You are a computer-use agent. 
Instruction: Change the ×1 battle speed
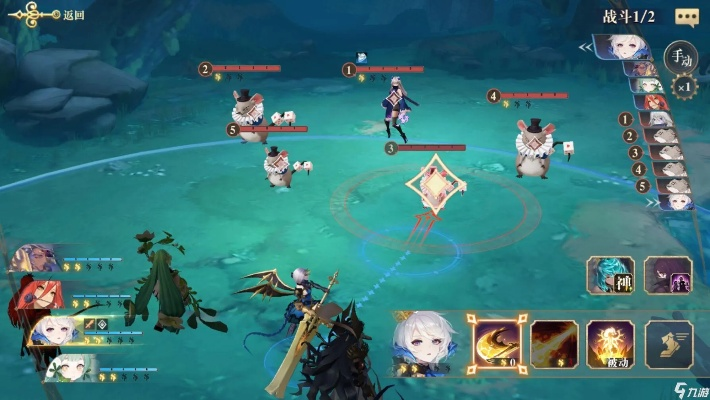tap(682, 86)
